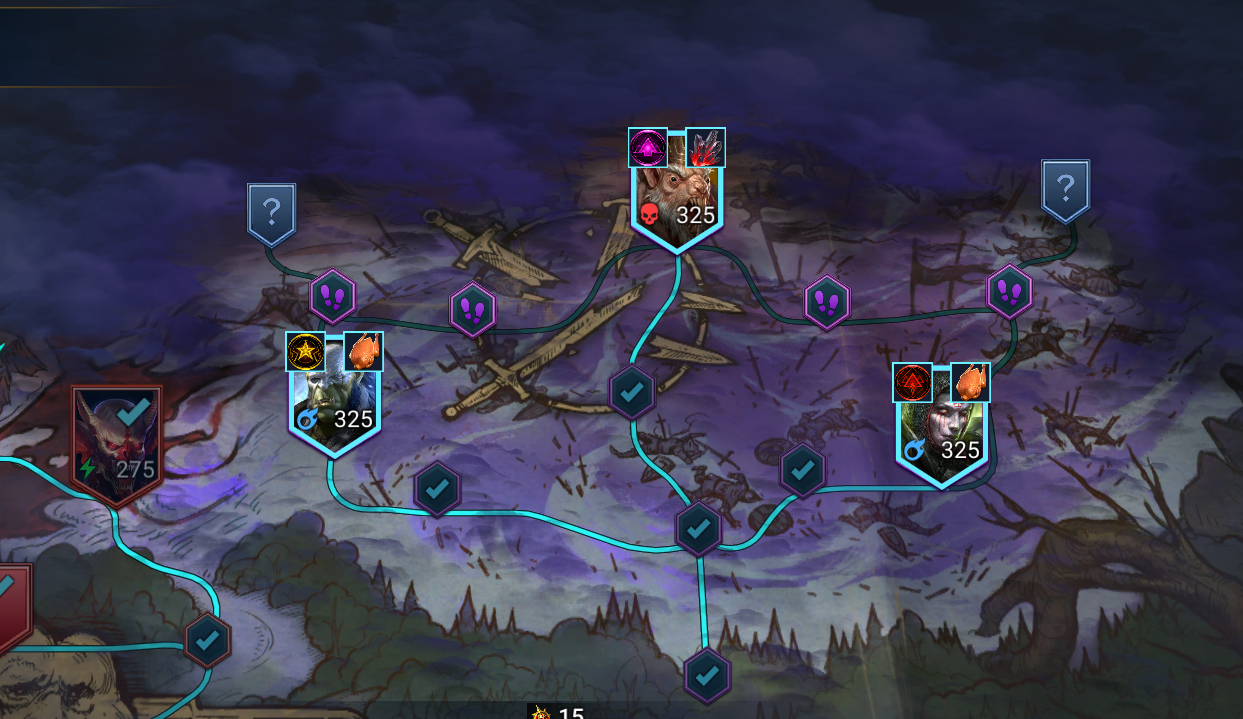The height and width of the screenshot is (719, 1243).
Task: Inspect the pink triangle icon above the rat
Action: tap(648, 148)
